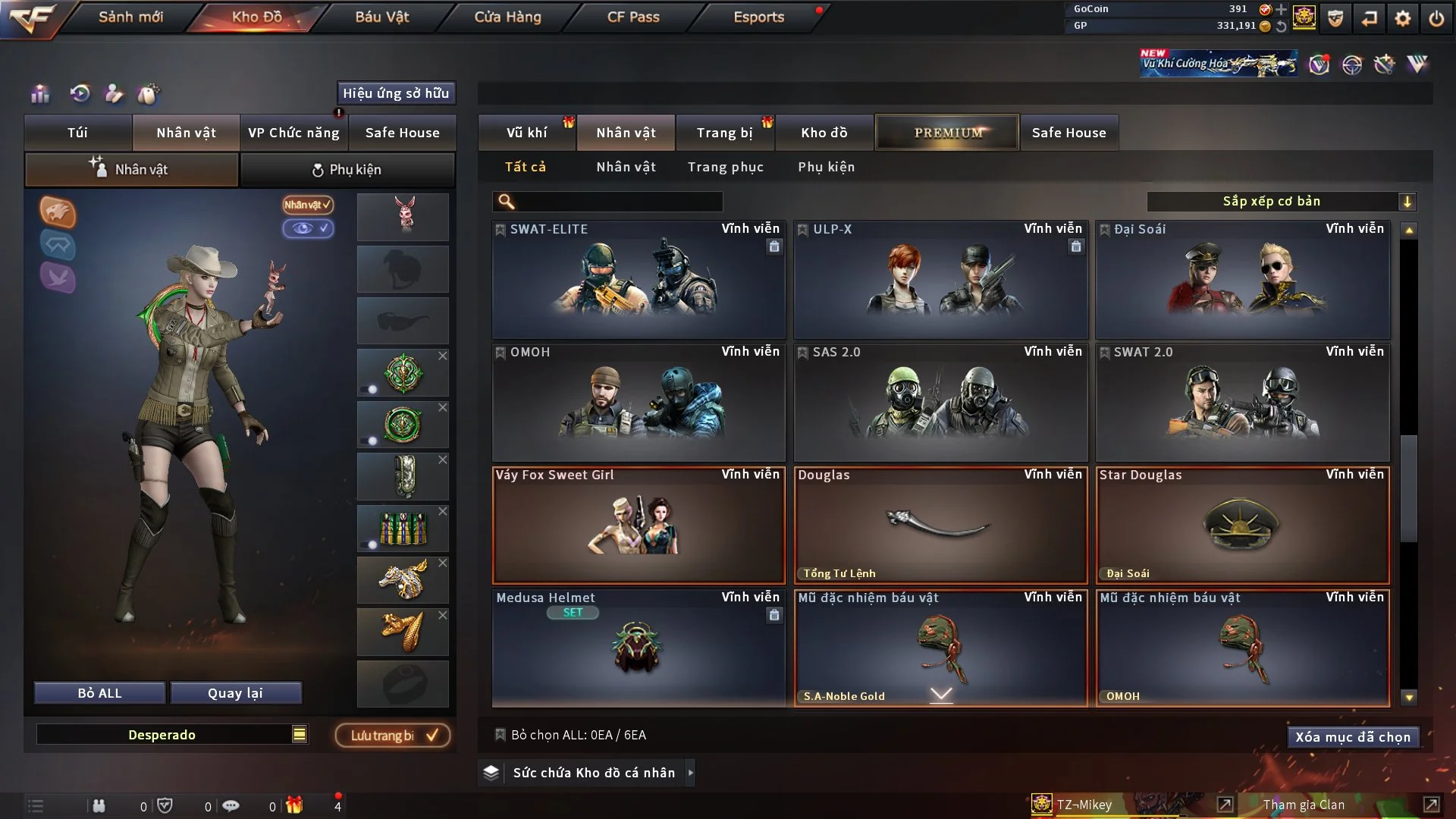
Task: Delete SWAT-ELITE using its trash icon
Action: [774, 246]
